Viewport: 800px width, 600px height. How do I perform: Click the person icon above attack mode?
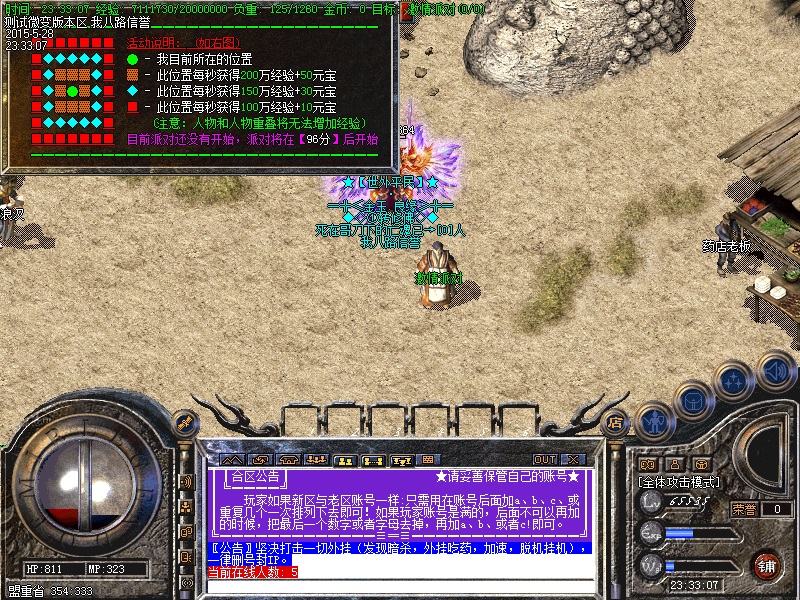674,464
